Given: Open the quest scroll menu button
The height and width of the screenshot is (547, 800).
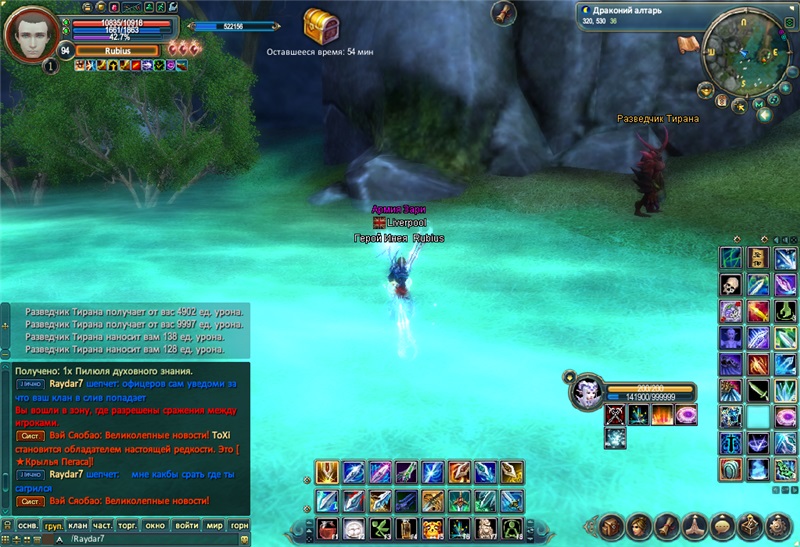Looking at the screenshot, I should [667, 525].
